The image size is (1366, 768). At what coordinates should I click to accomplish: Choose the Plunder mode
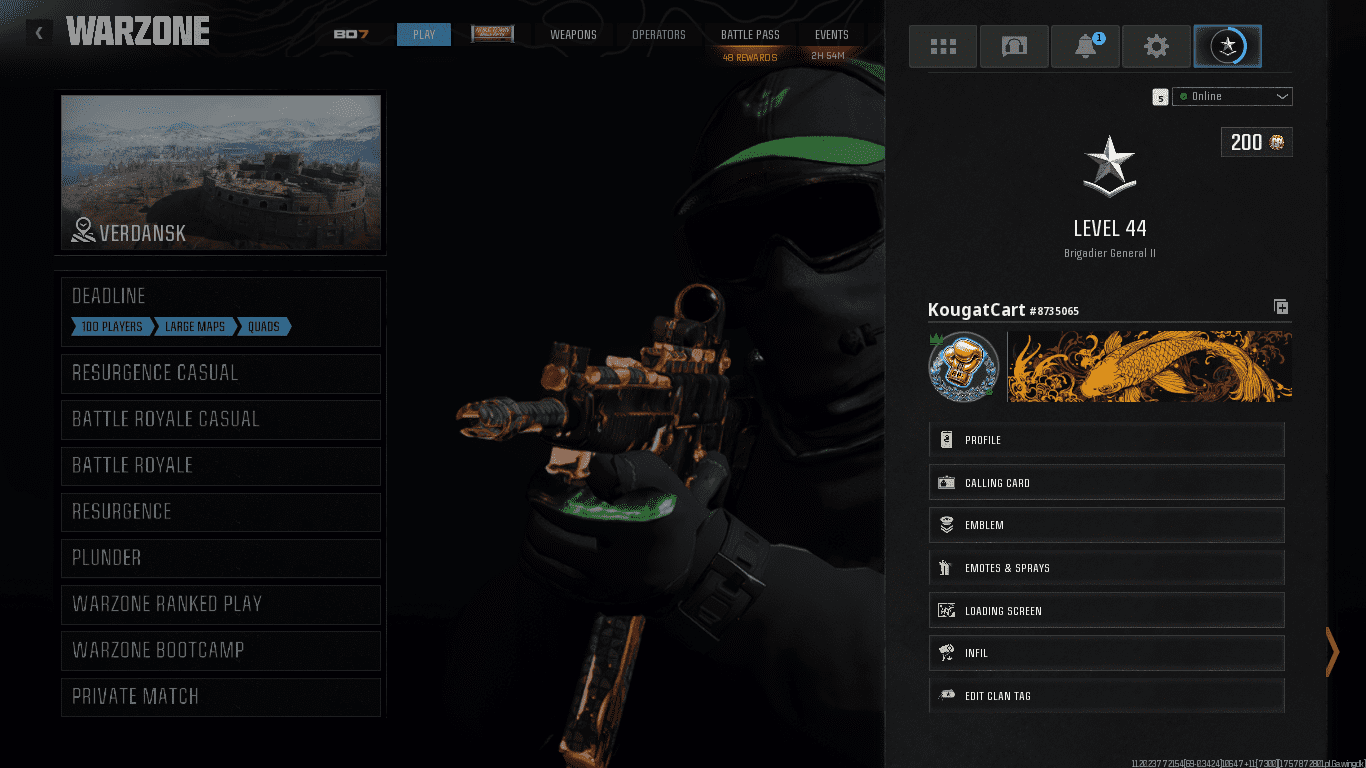(x=221, y=558)
